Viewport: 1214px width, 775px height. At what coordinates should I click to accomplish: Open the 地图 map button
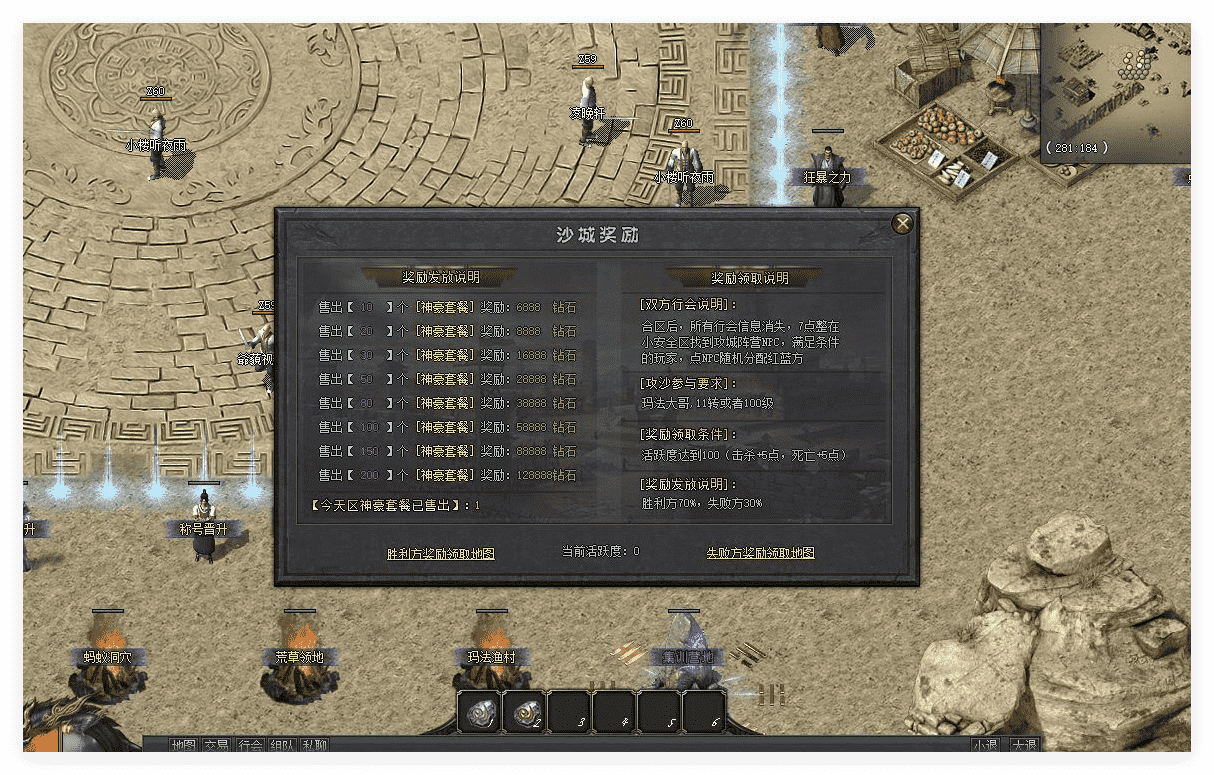coord(183,745)
